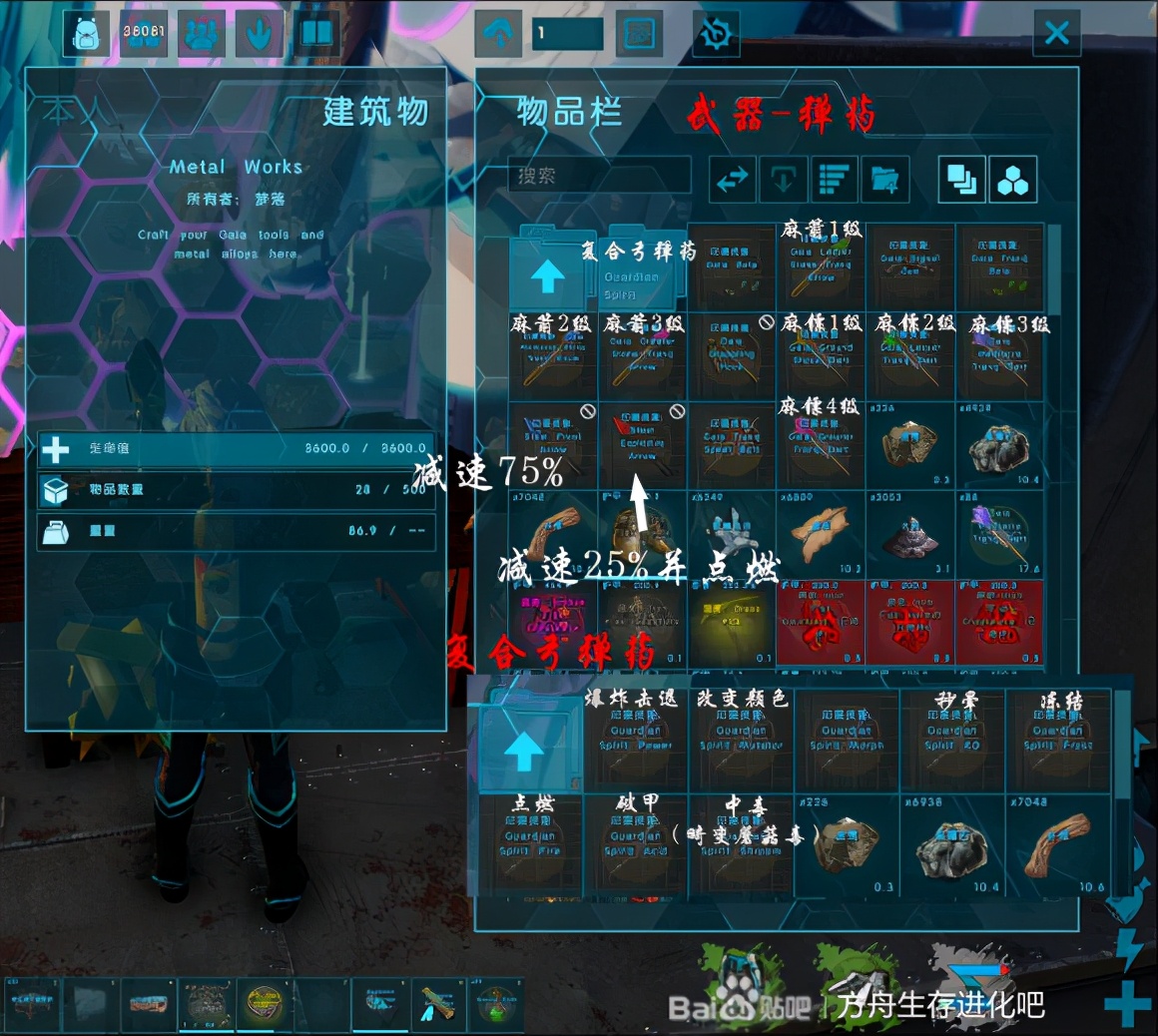This screenshot has width=1158, height=1036.
Task: Select the 冻结 Guardian Spirit Frost slot
Action: (1057, 740)
